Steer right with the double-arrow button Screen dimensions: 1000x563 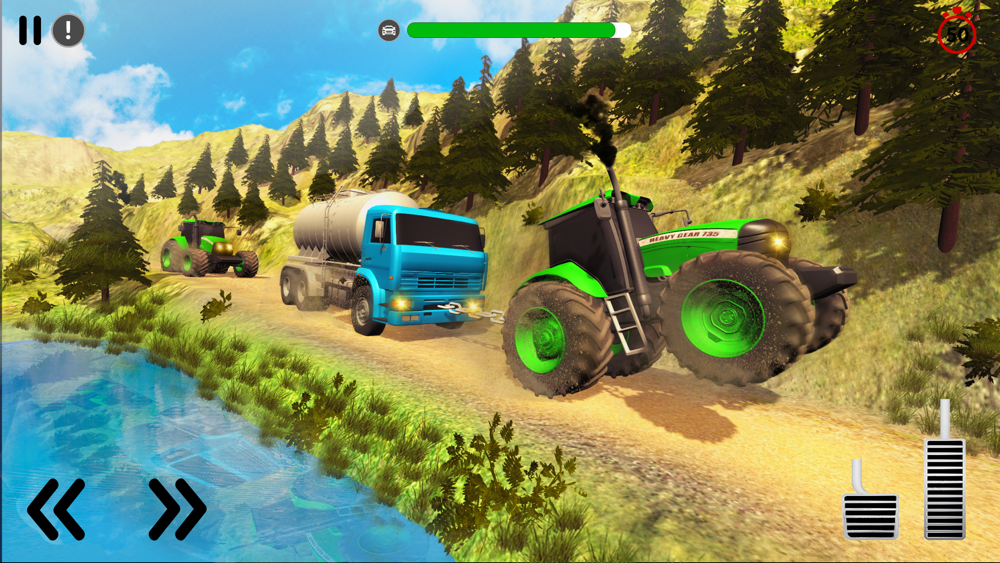pos(177,509)
